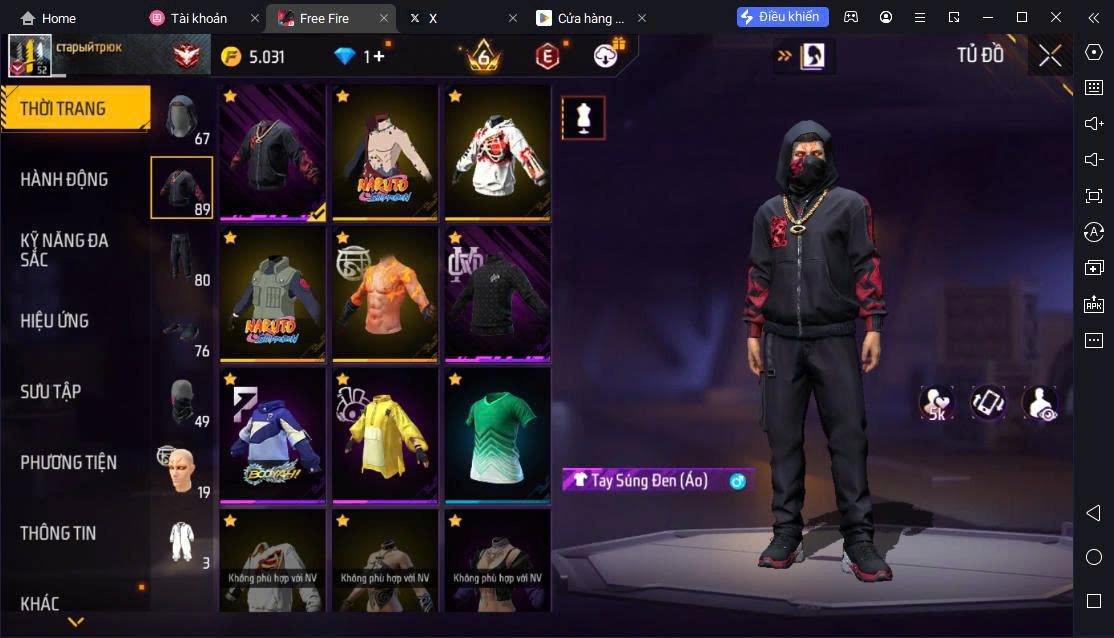Select the white and red hoodie
This screenshot has width=1114, height=638.
pyautogui.click(x=497, y=152)
